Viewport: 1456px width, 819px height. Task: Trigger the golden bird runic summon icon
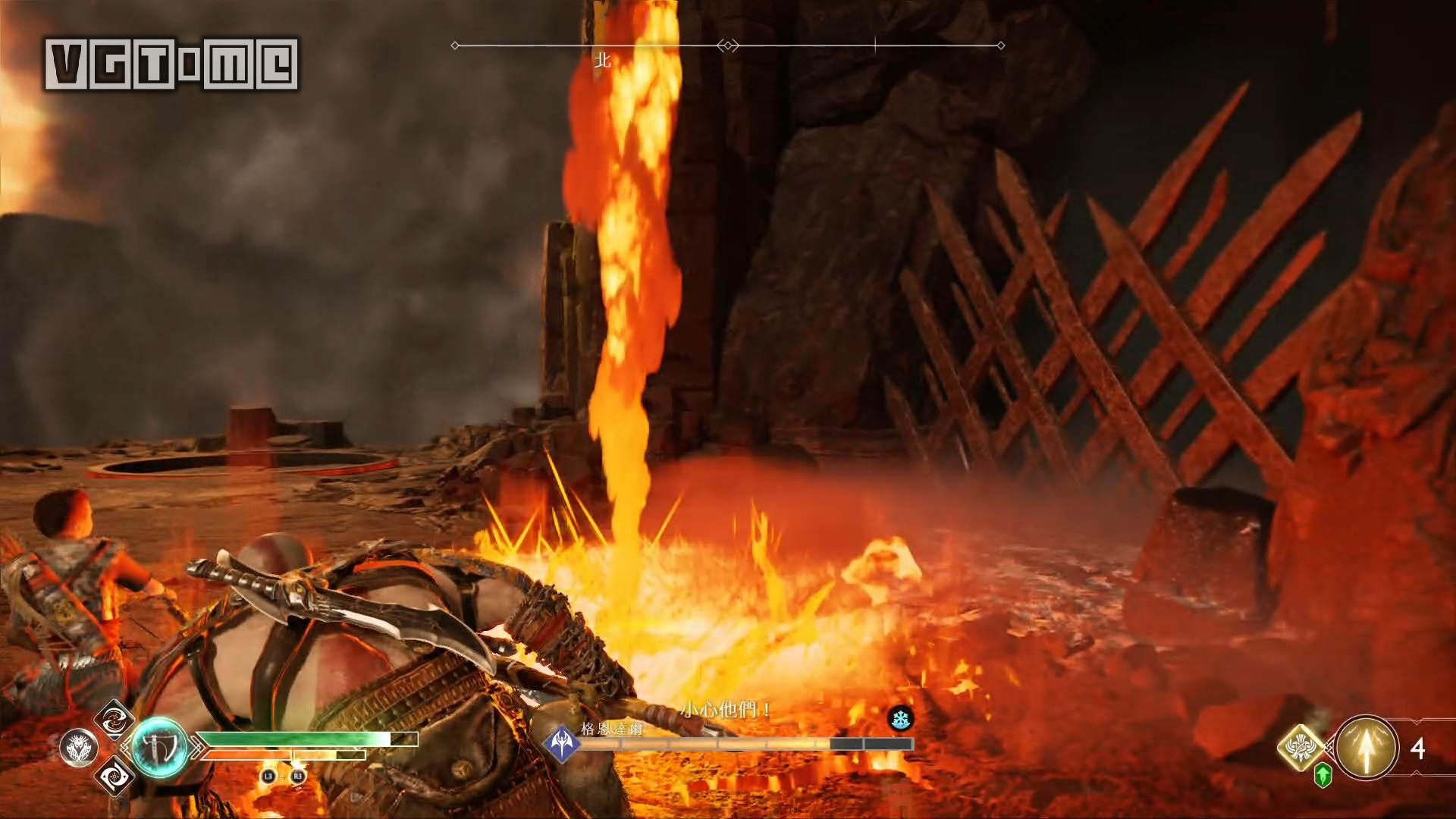1301,746
